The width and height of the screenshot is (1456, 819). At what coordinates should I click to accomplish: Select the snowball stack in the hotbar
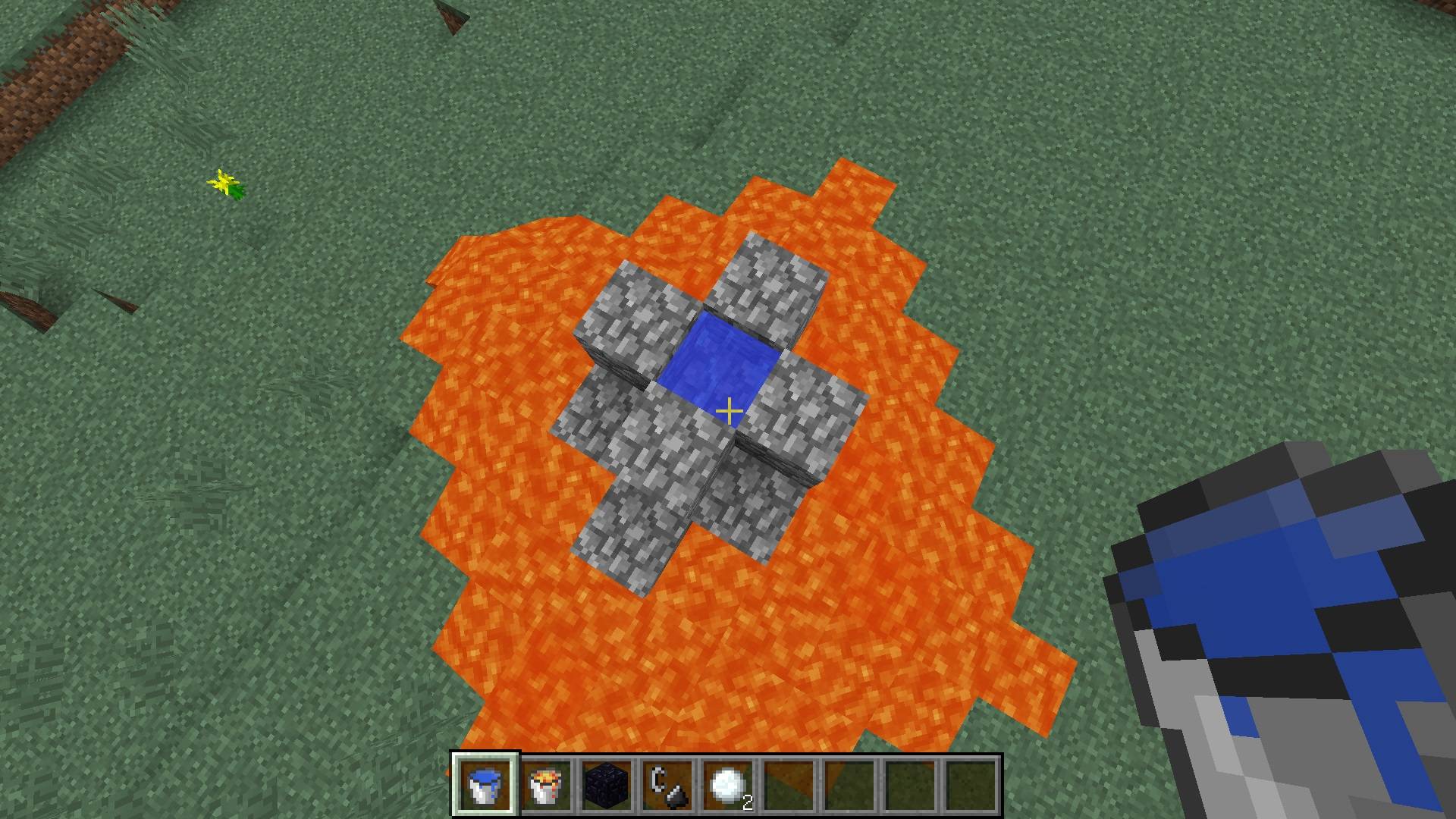(x=728, y=785)
